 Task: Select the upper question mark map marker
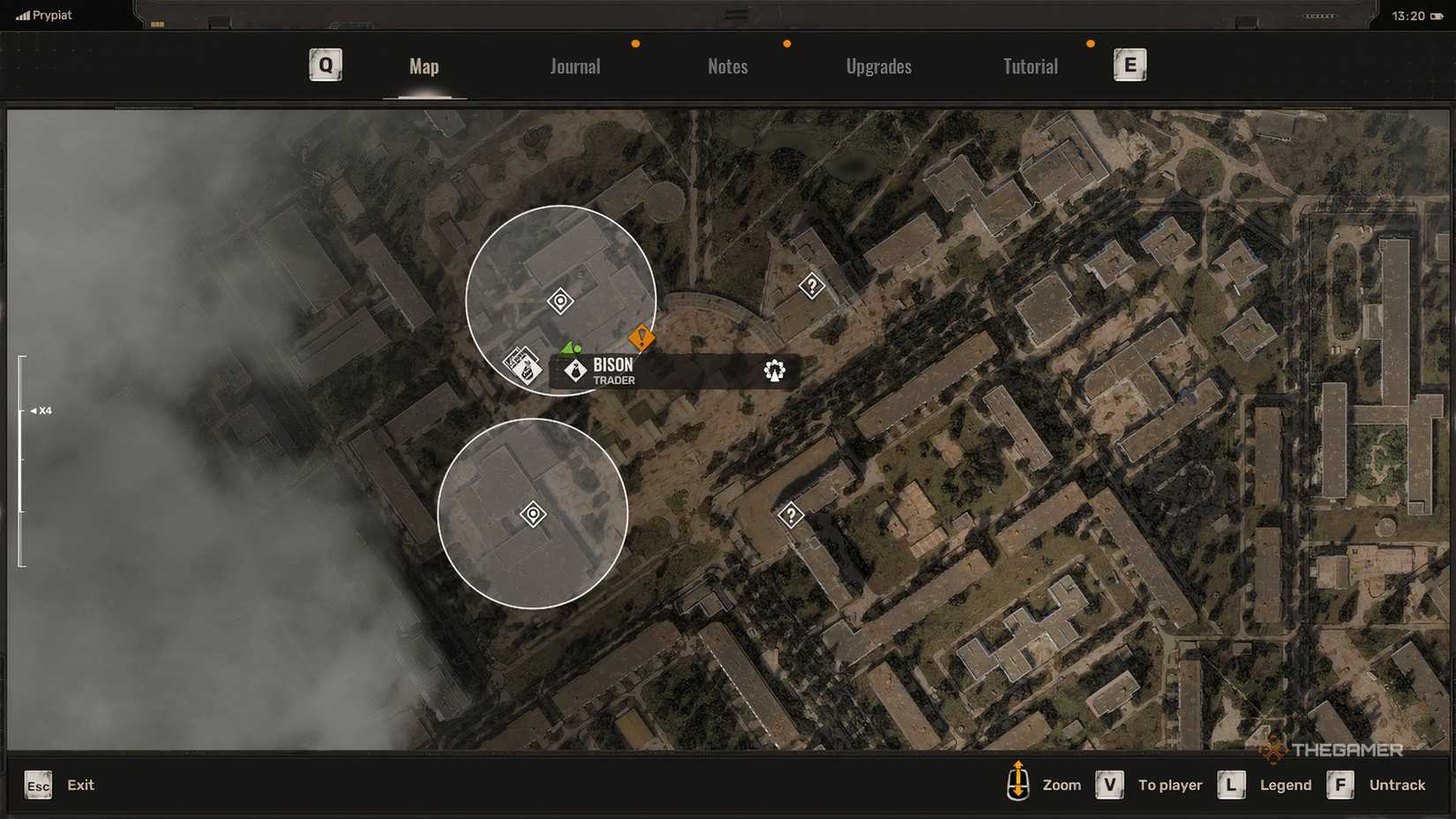811,285
